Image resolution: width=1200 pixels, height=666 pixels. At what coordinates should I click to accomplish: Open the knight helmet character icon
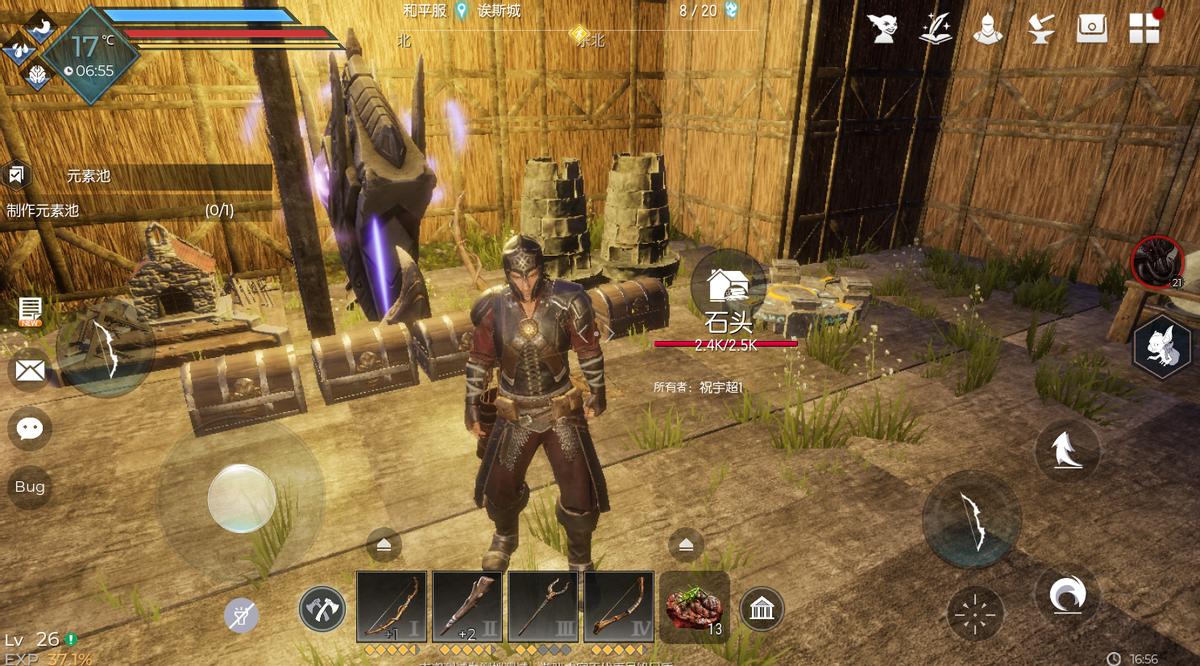(988, 28)
